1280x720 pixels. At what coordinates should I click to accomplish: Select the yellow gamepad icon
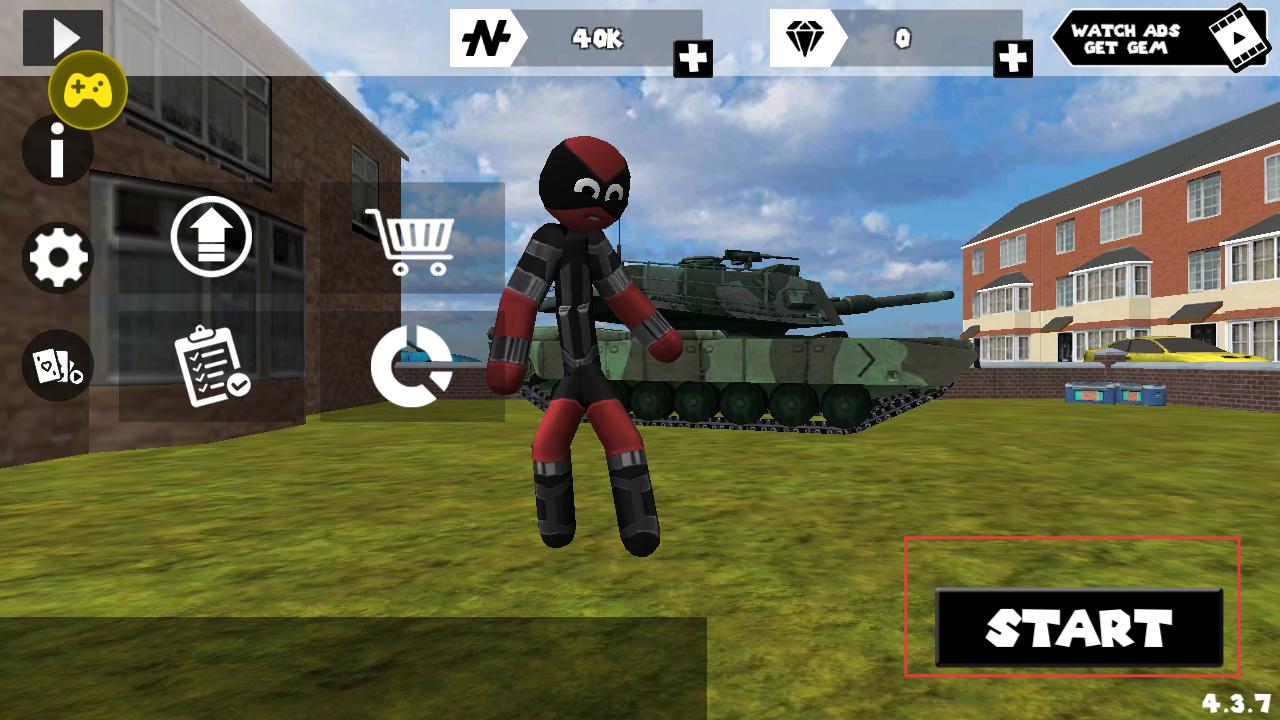coord(88,90)
